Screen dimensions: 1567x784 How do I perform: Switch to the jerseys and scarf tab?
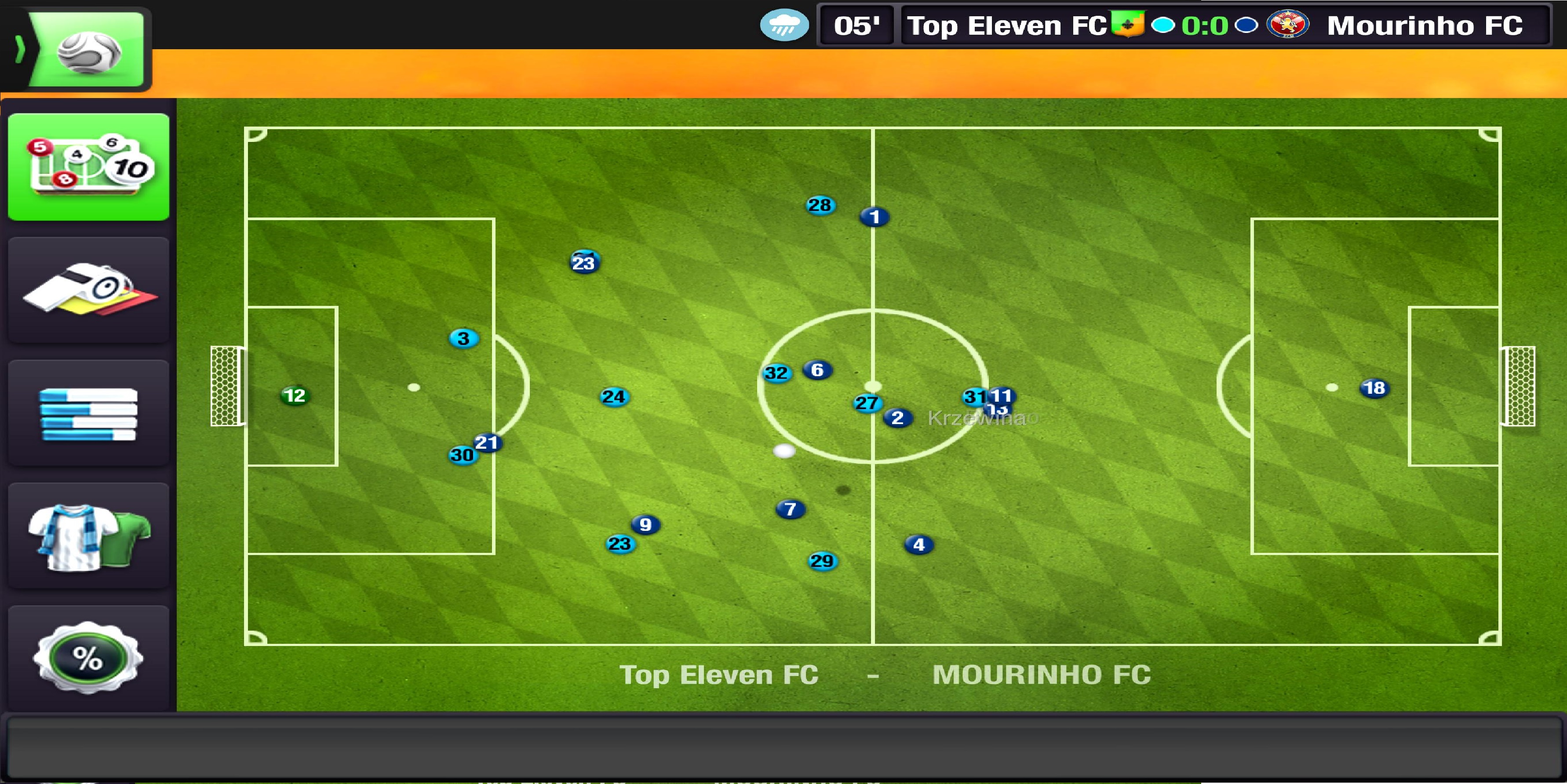pos(89,537)
